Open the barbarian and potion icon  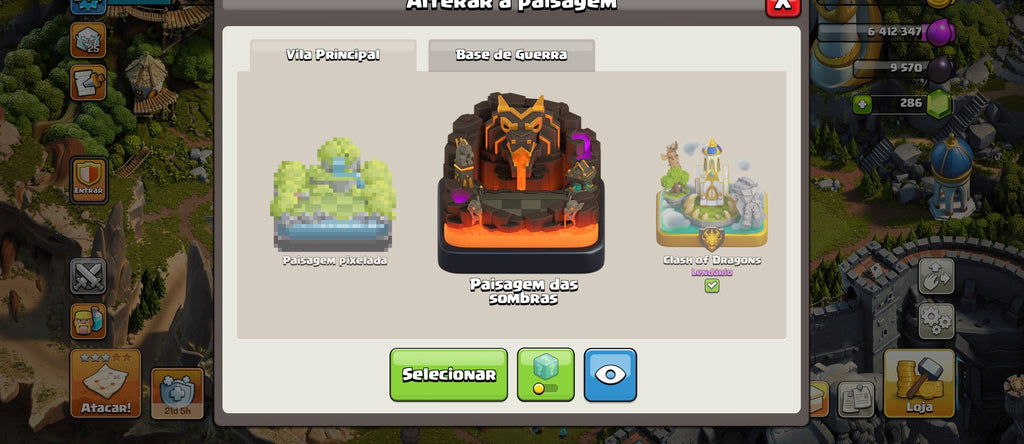click(x=88, y=321)
